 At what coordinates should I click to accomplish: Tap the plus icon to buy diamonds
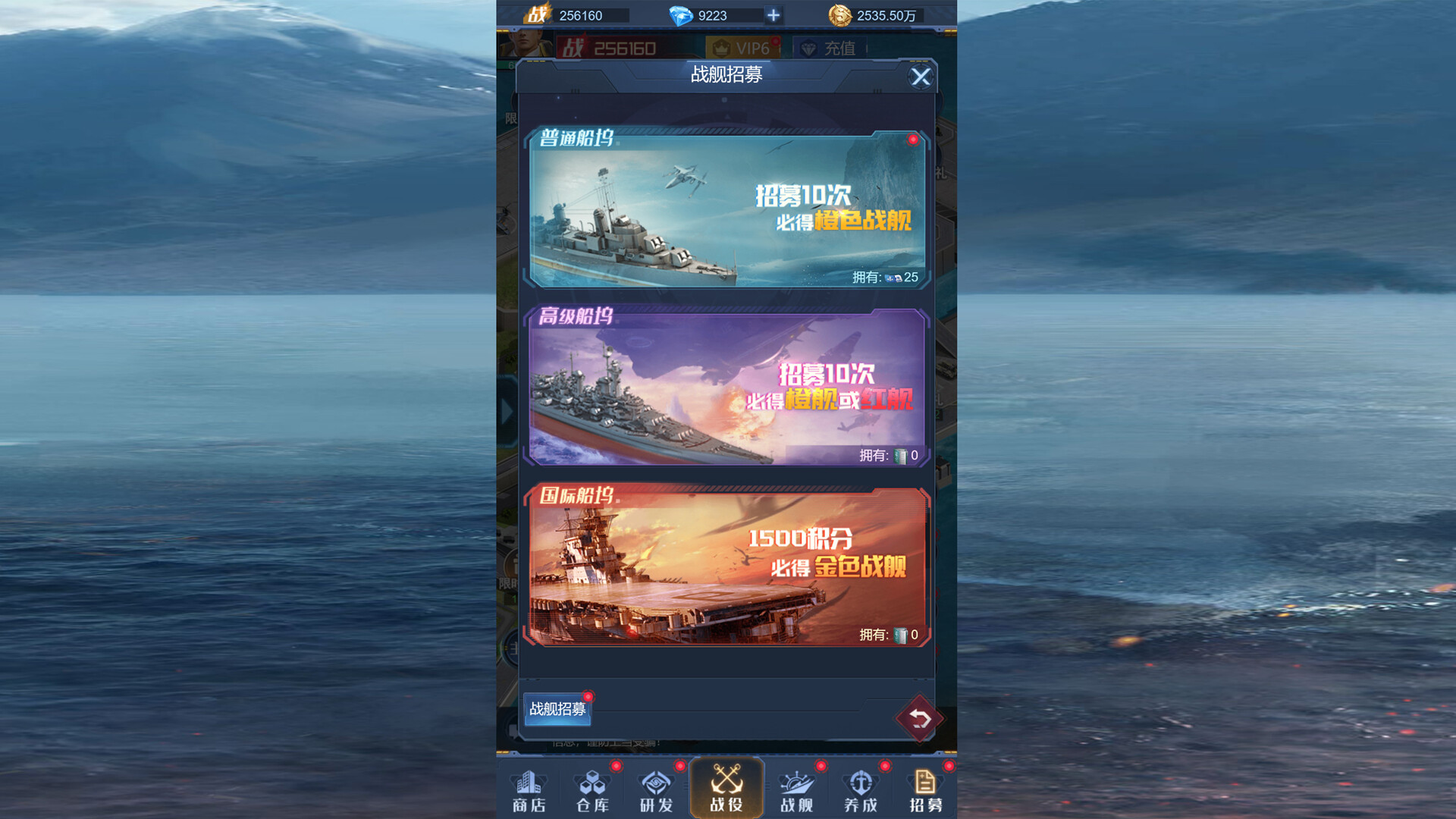pyautogui.click(x=773, y=15)
